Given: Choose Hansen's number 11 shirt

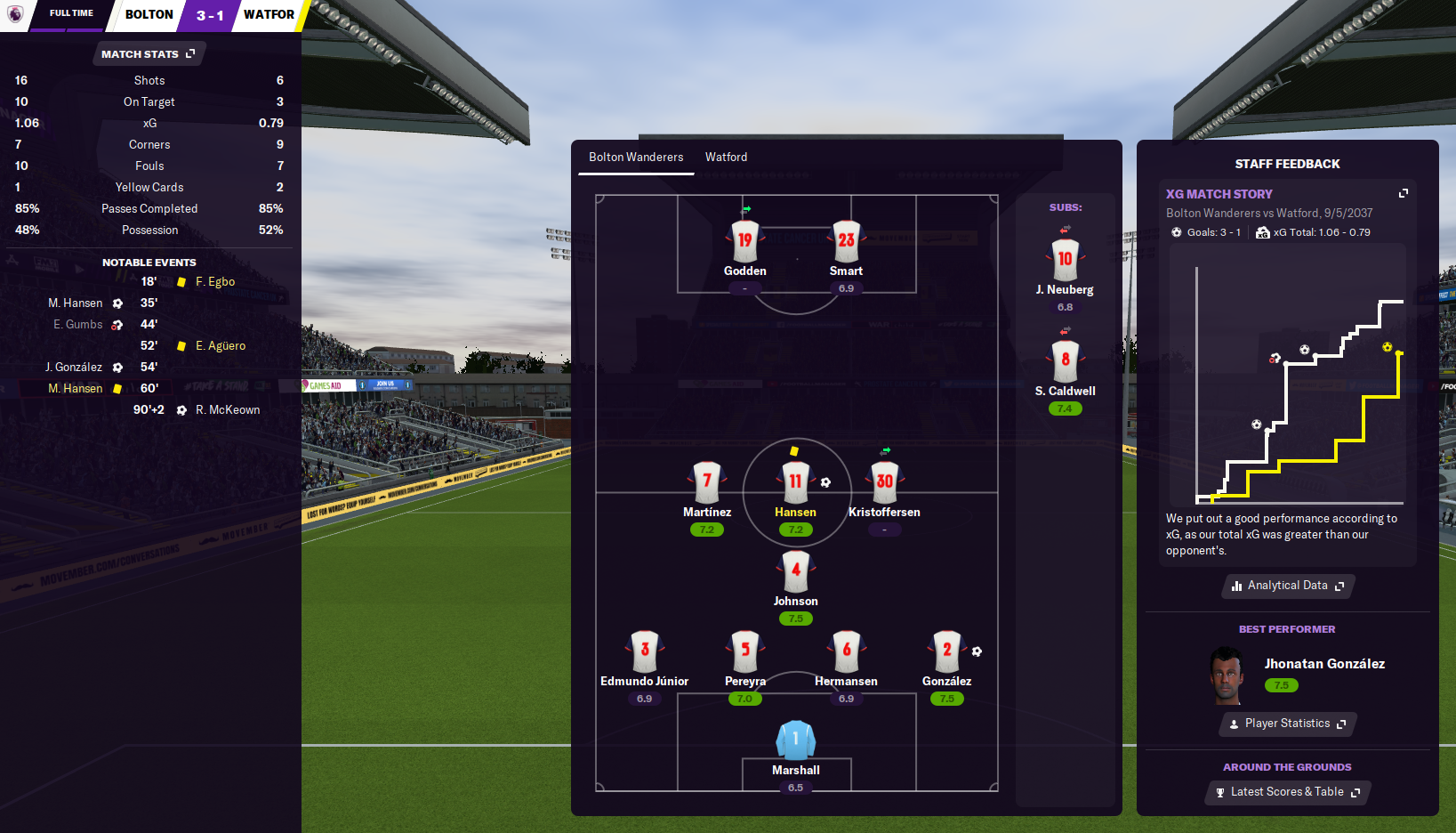Looking at the screenshot, I should click(795, 481).
